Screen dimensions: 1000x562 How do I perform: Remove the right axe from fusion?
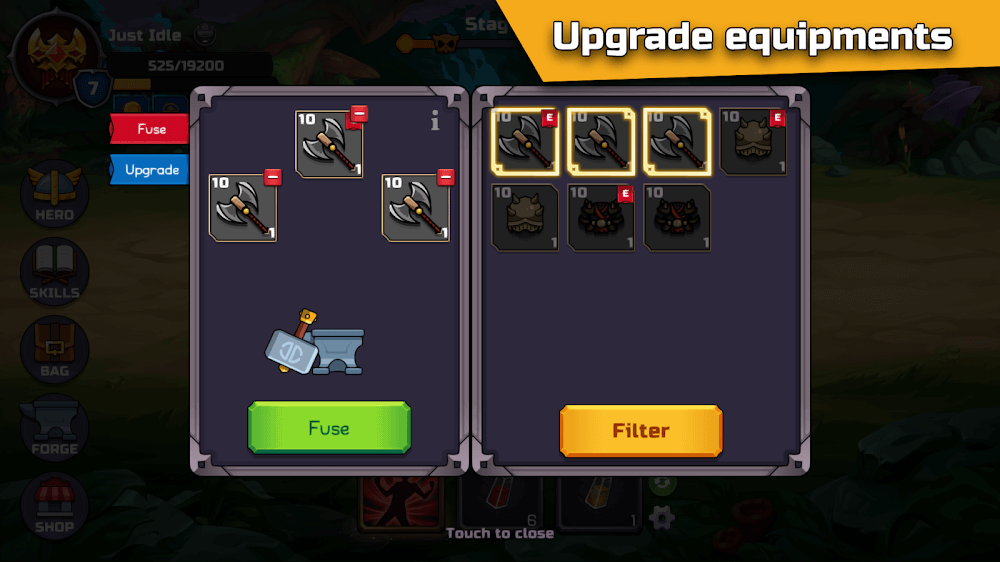point(446,178)
